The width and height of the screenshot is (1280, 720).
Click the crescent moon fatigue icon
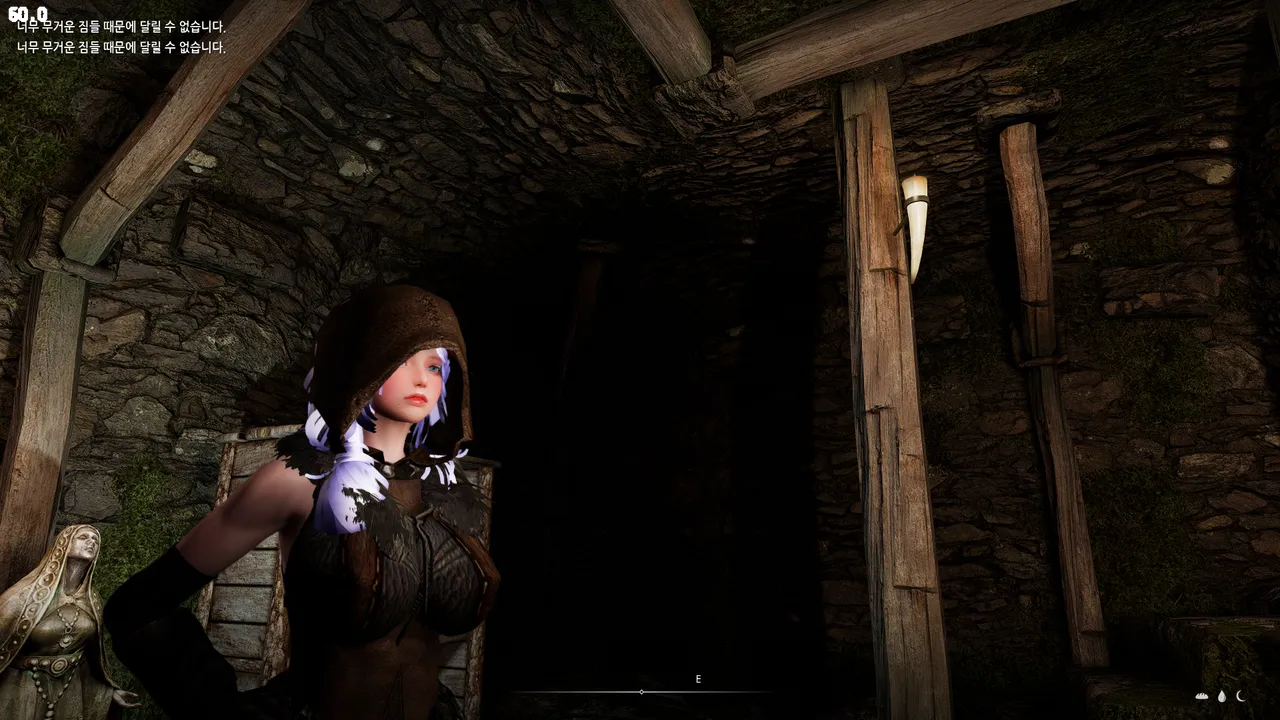(1241, 696)
